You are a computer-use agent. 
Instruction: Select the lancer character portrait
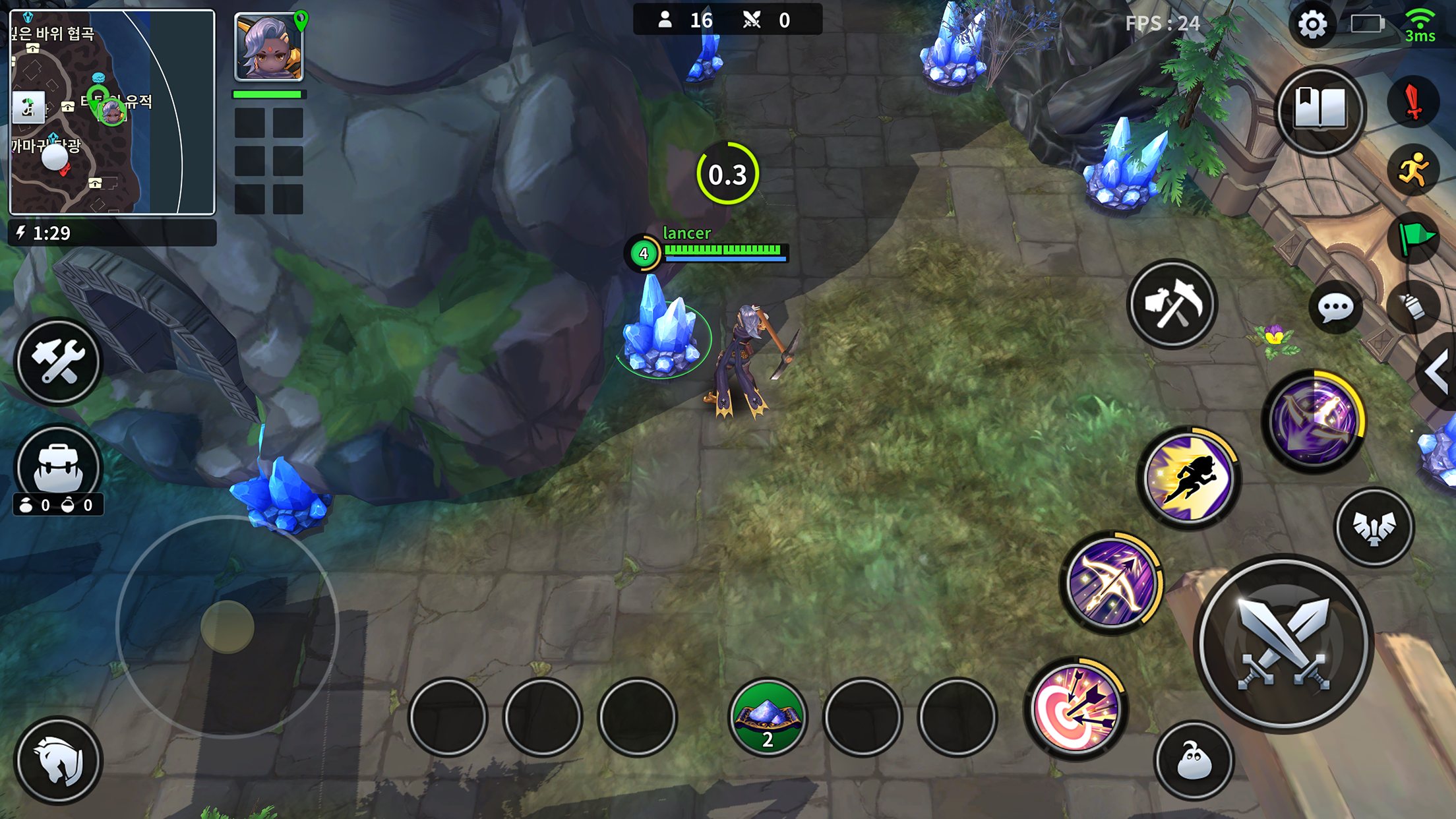click(269, 47)
